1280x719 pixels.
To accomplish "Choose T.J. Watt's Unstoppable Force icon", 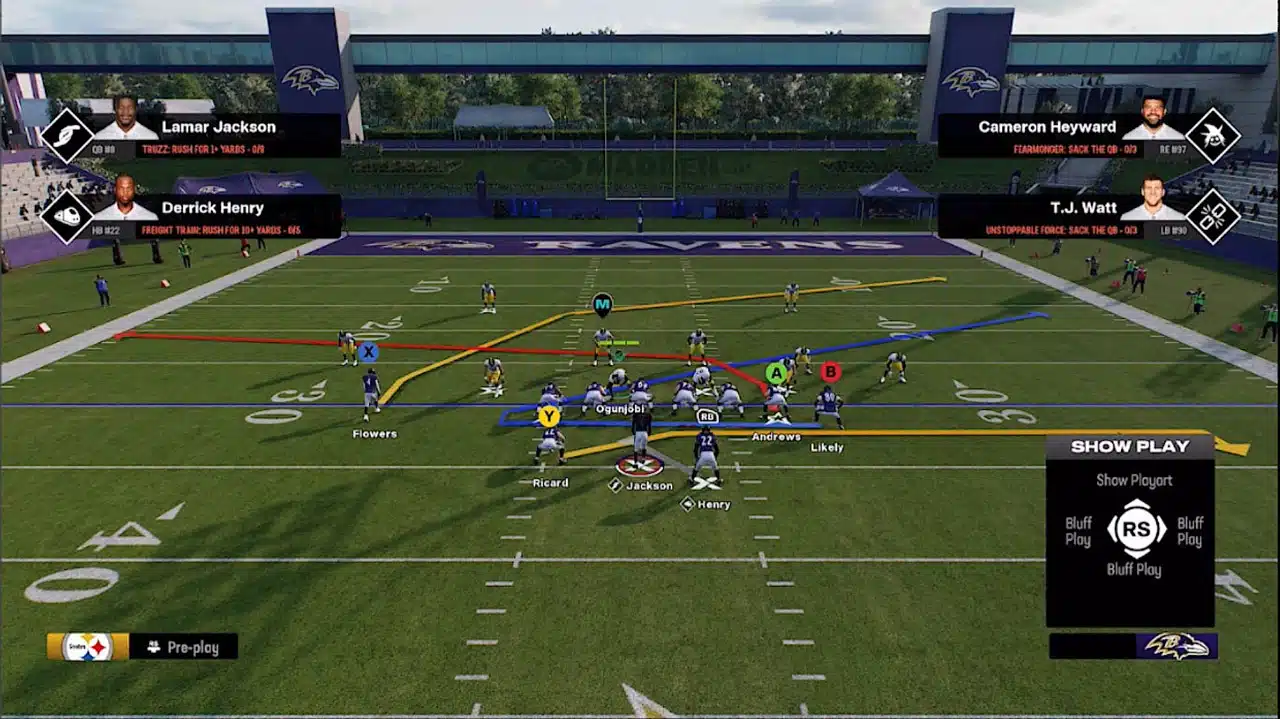I will click(1213, 215).
